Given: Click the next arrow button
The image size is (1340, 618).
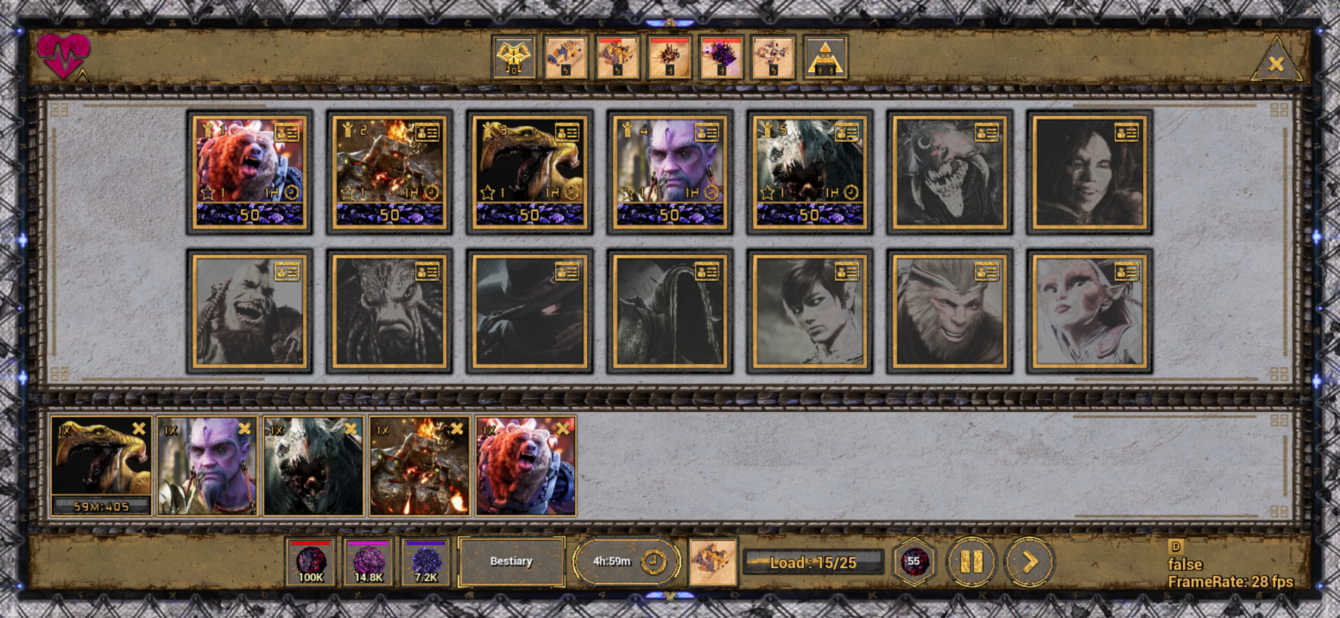Looking at the screenshot, I should [1029, 562].
